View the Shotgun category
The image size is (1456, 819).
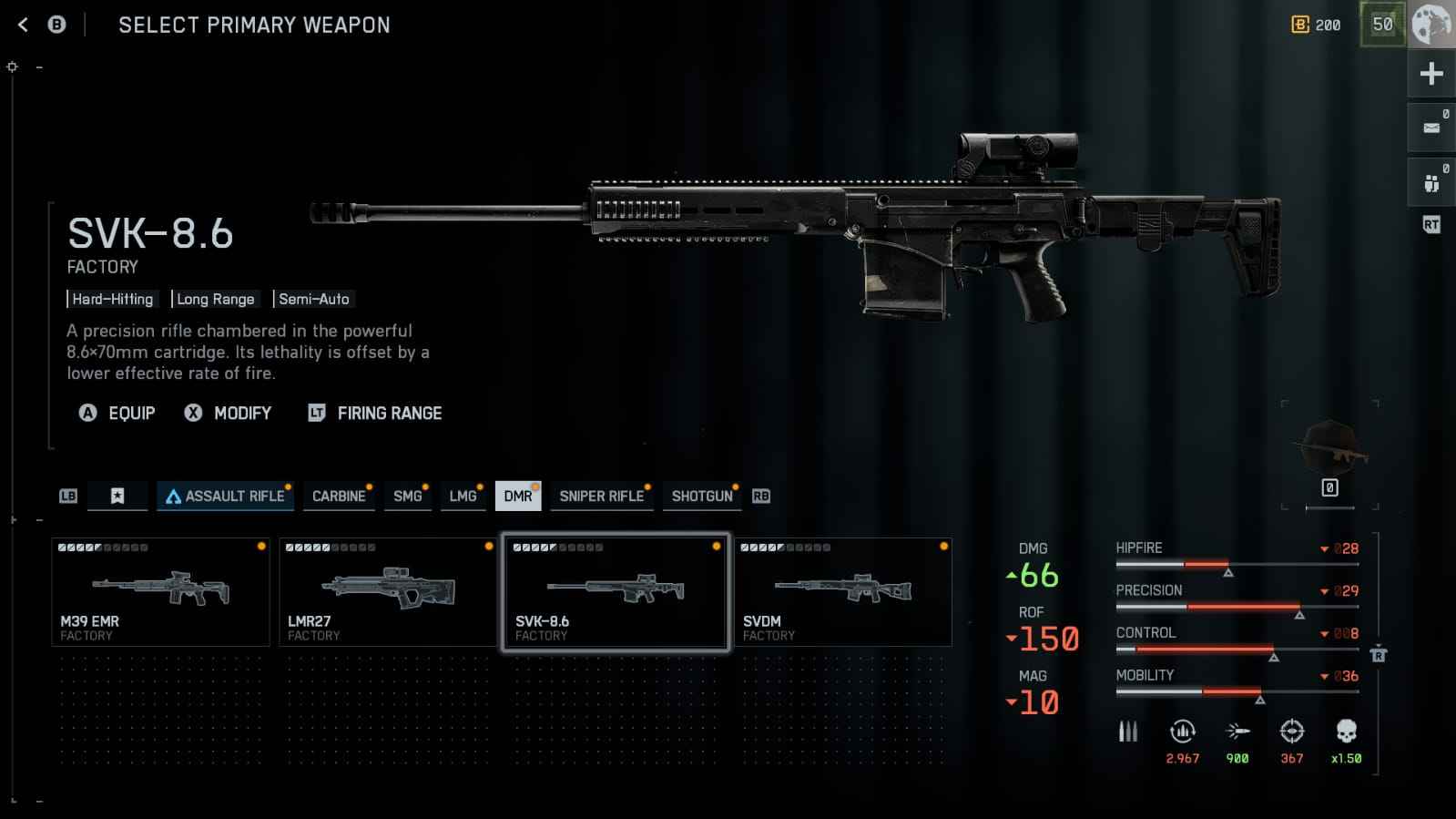pos(701,497)
